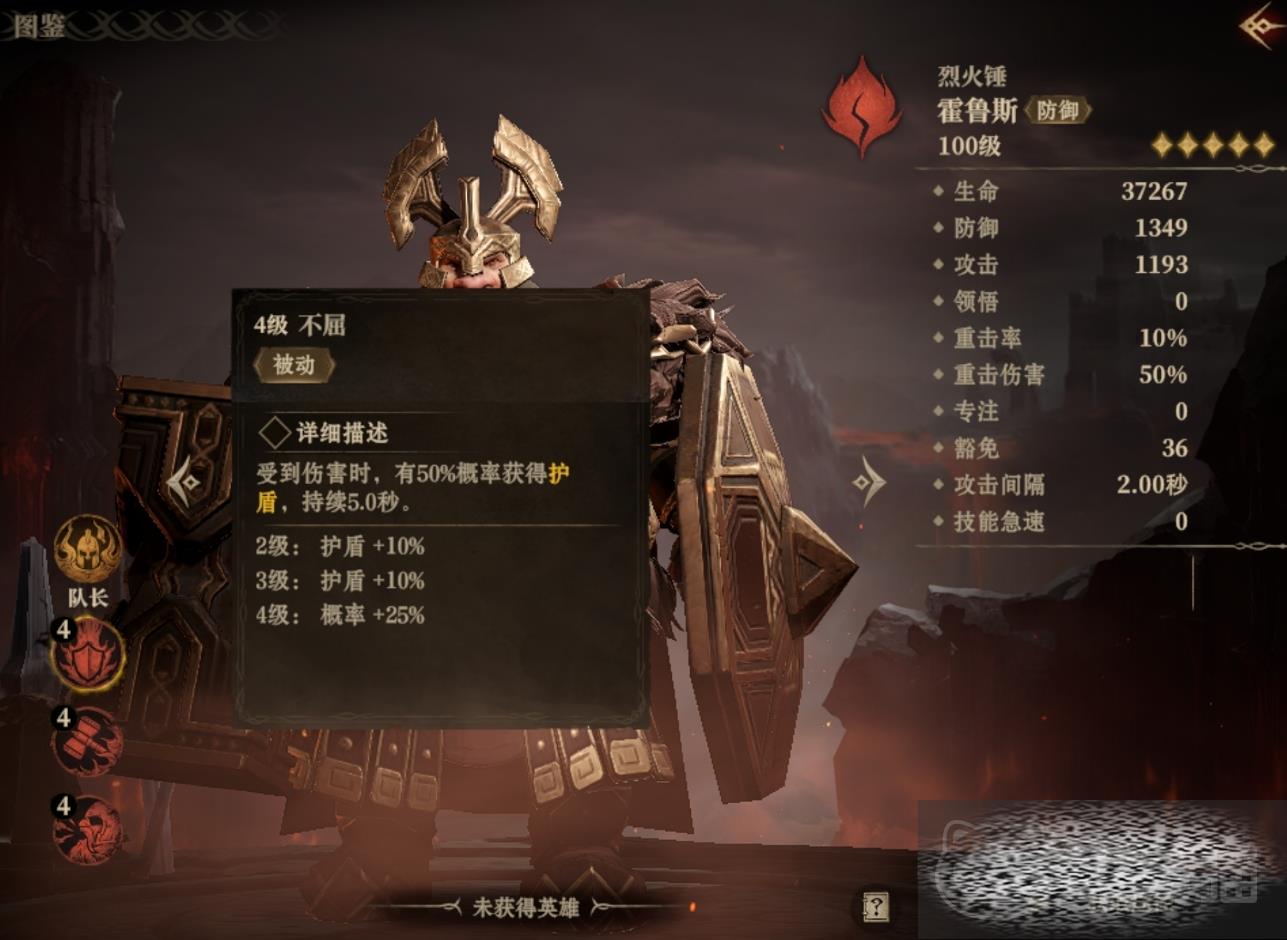Image resolution: width=1287 pixels, height=940 pixels.
Task: Open the twin hammers skill icon
Action: point(88,741)
